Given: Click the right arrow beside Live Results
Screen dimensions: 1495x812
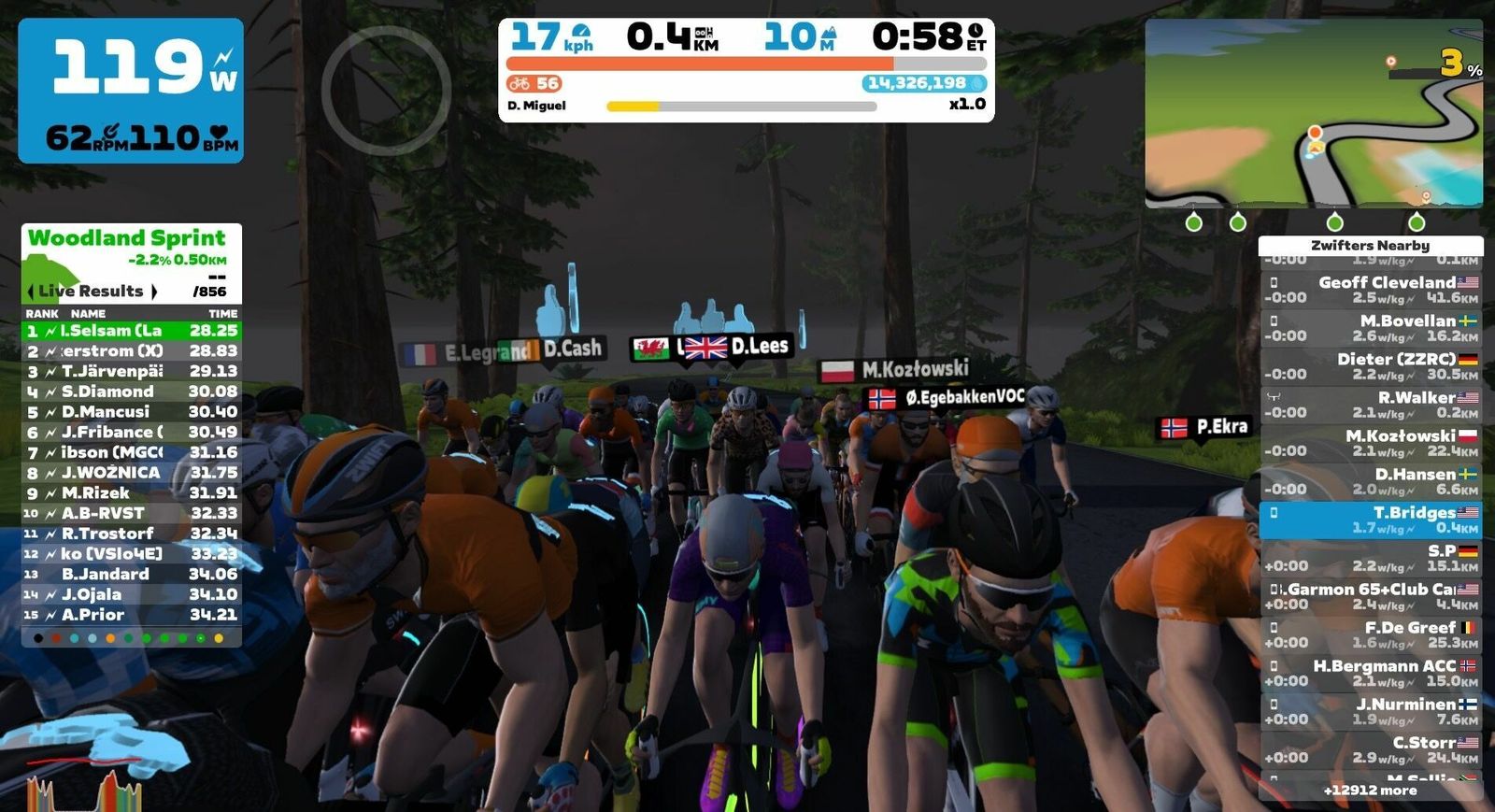Looking at the screenshot, I should tap(154, 292).
